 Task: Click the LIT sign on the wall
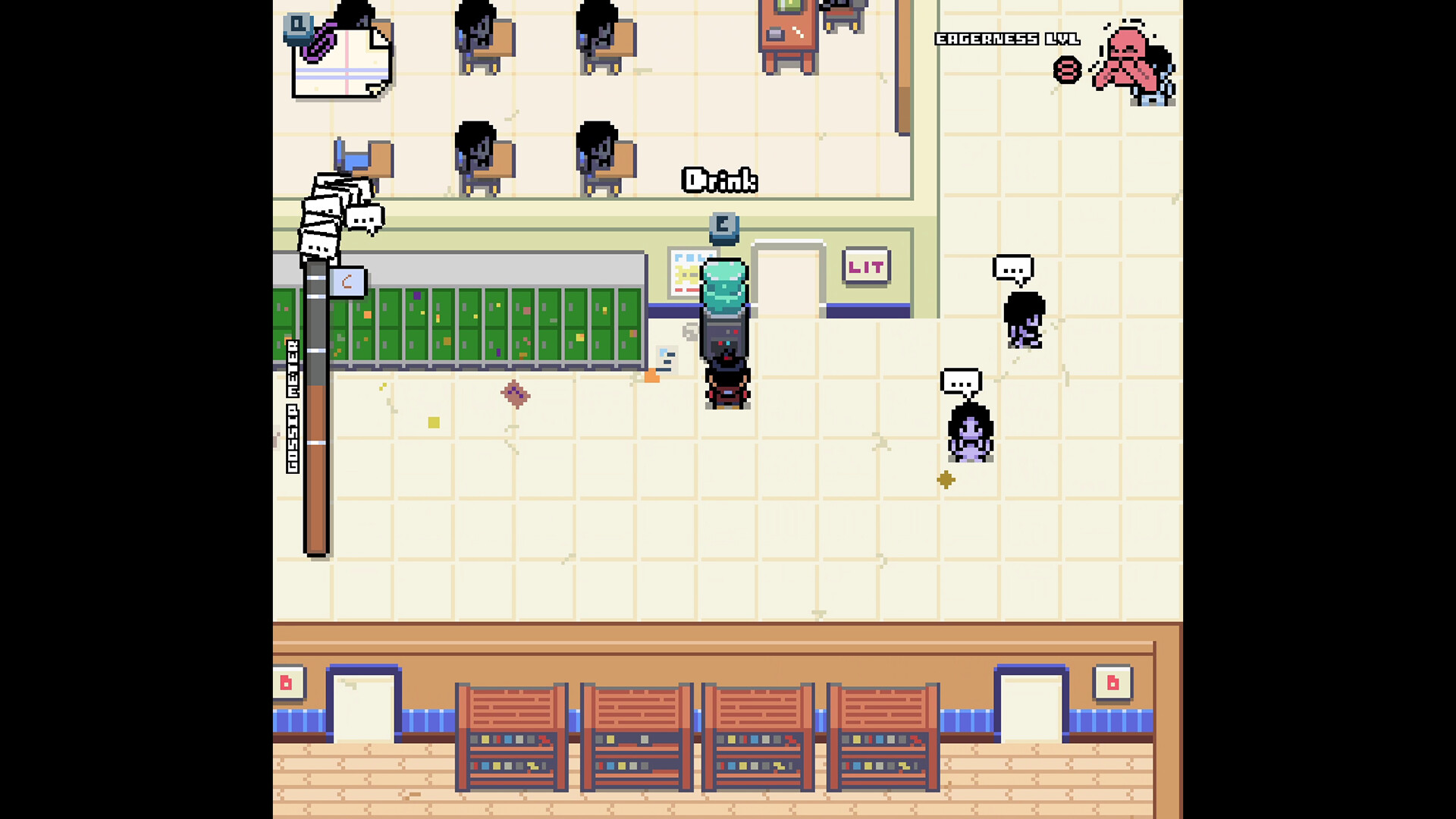click(867, 267)
